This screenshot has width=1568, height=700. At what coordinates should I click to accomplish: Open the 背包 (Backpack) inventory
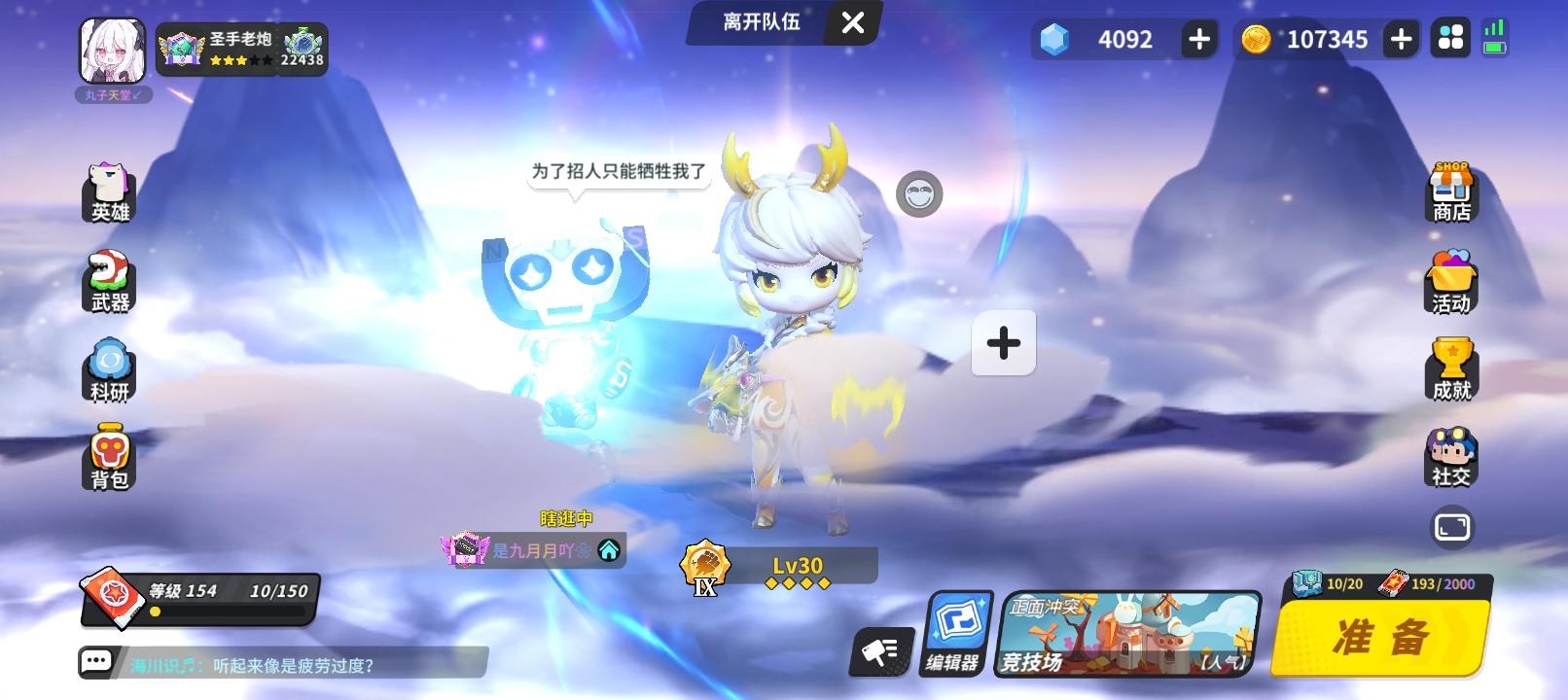(x=110, y=457)
